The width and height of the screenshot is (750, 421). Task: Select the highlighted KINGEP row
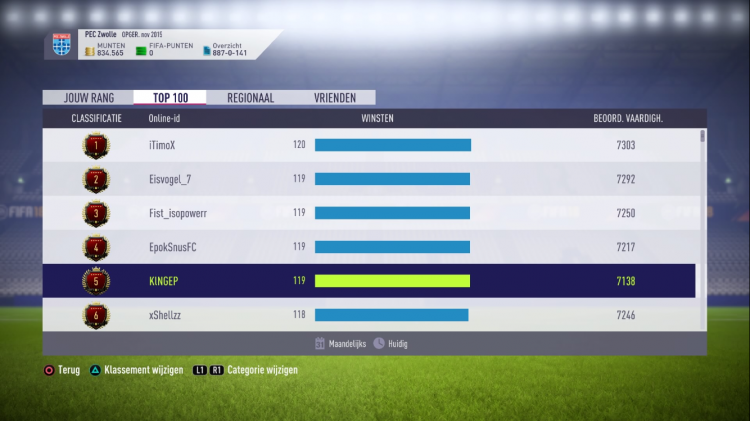(370, 281)
